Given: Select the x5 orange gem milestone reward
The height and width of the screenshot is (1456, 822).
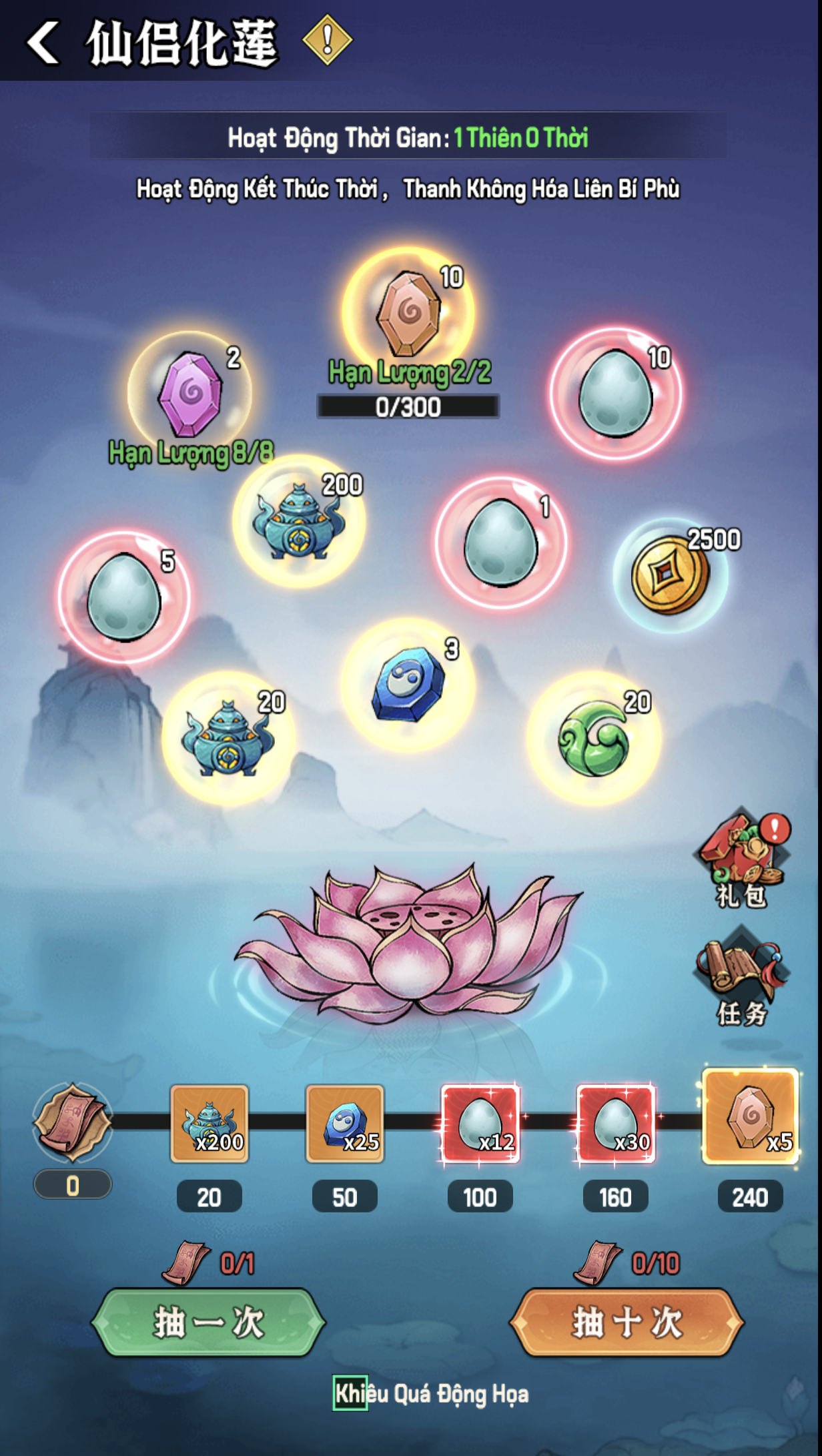Looking at the screenshot, I should pyautogui.click(x=751, y=1116).
